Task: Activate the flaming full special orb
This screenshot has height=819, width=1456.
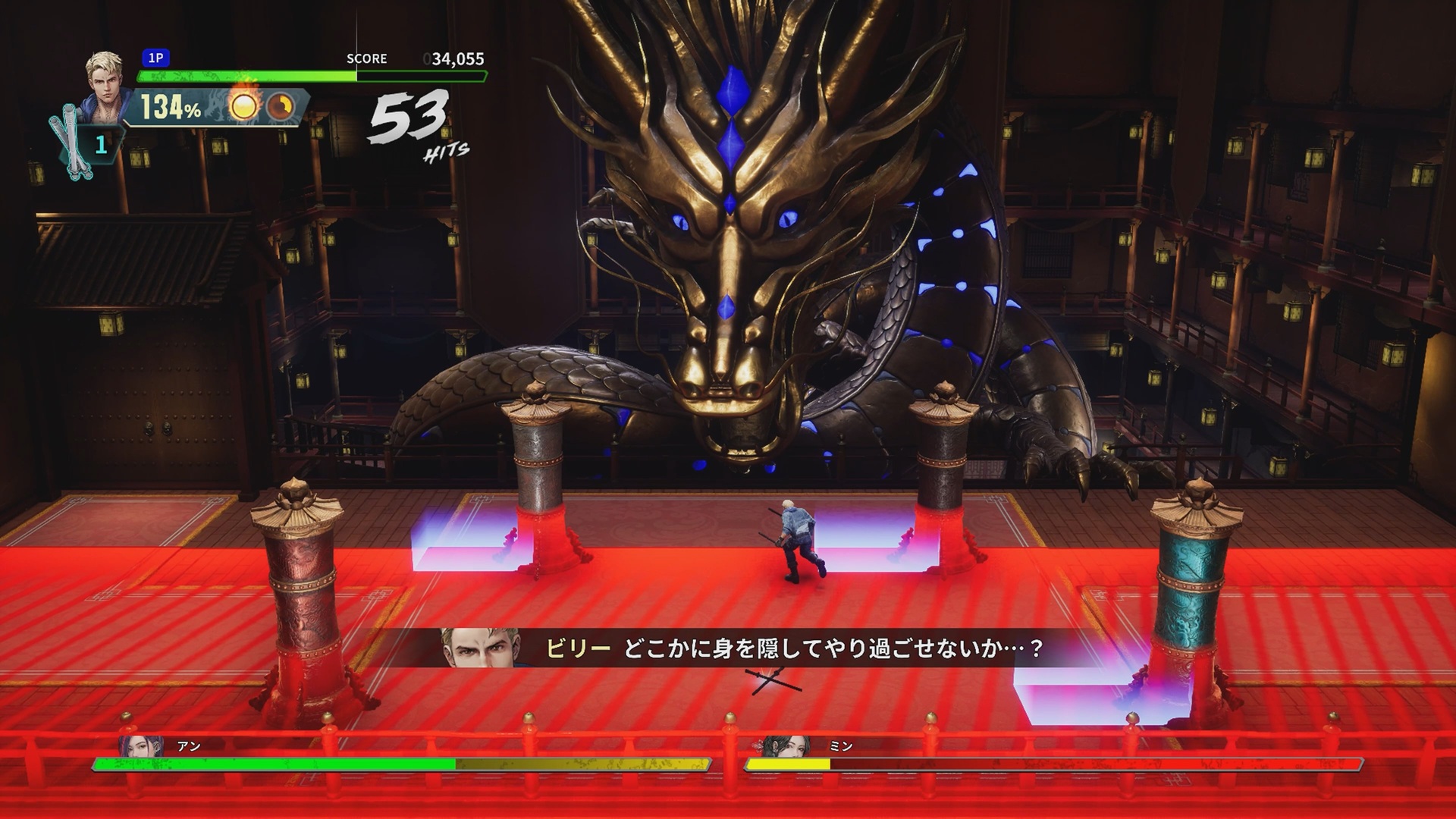Action: coord(244,106)
